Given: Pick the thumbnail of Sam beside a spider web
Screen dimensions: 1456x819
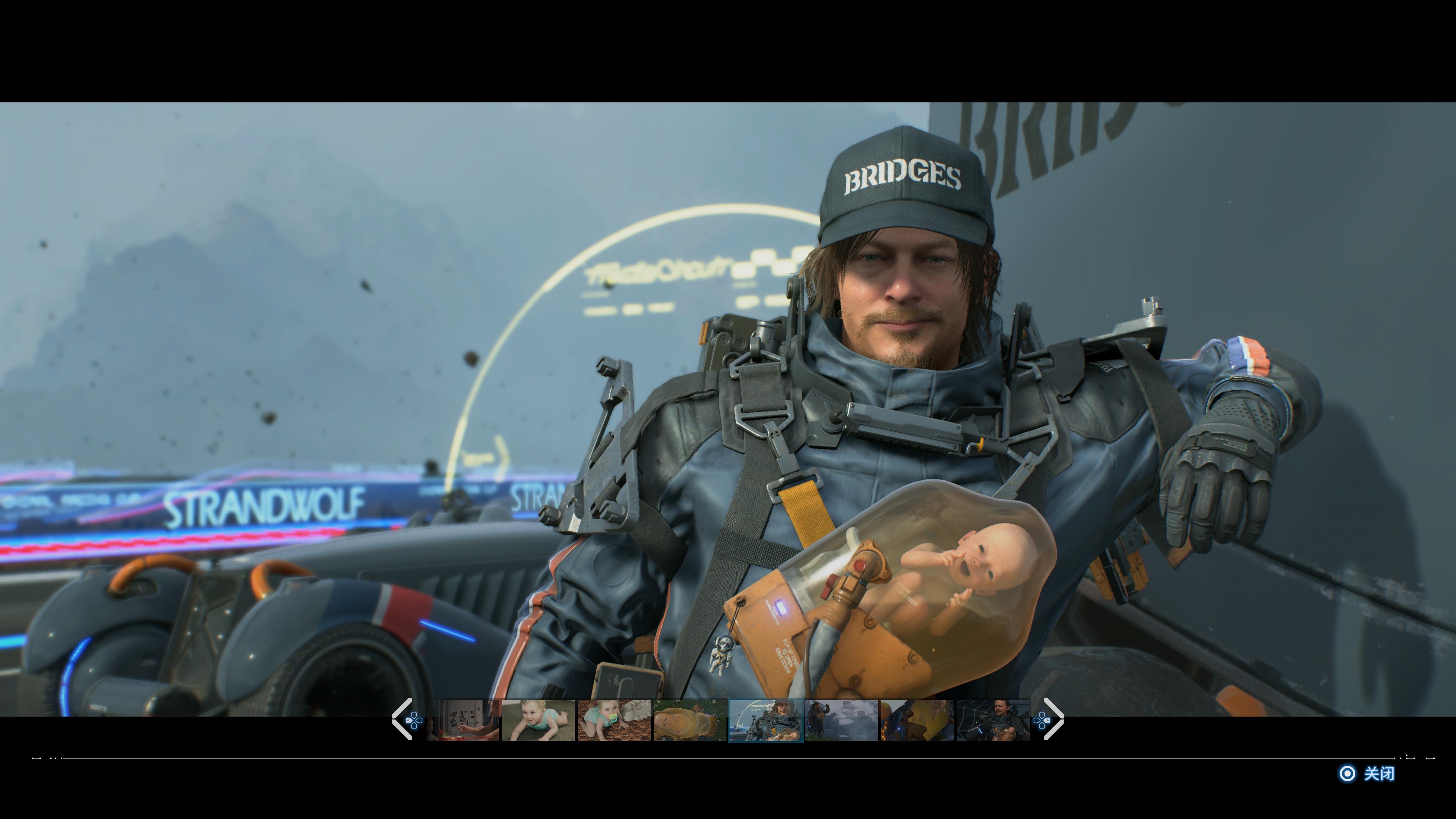Looking at the screenshot, I should point(993,720).
